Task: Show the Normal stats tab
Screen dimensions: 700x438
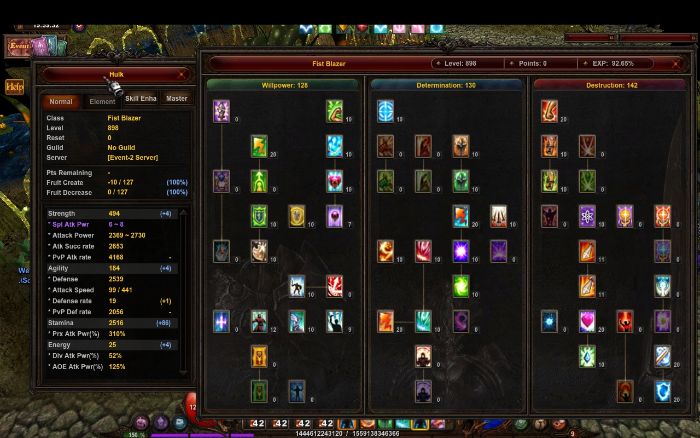Action: point(61,101)
